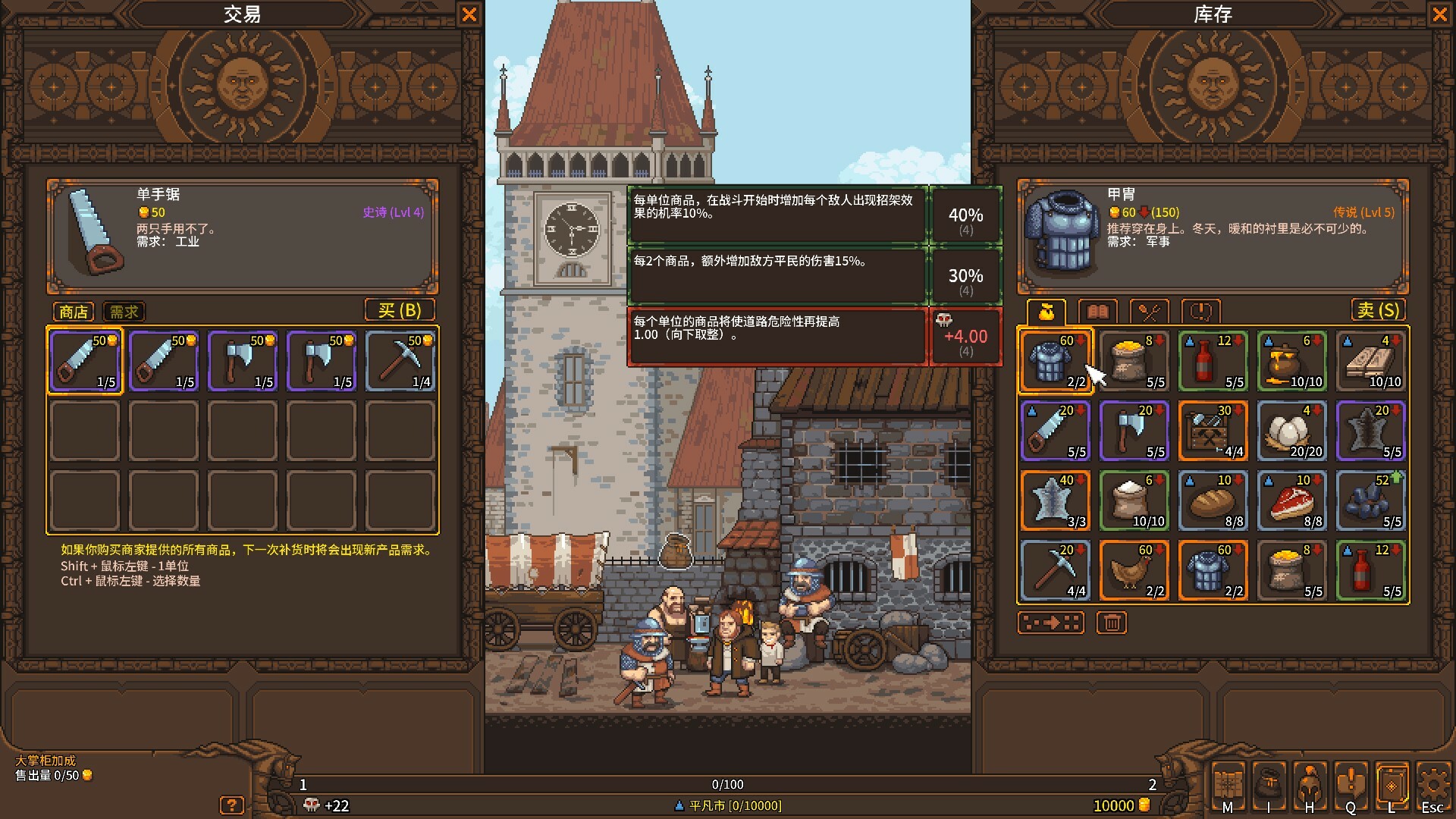1456x819 pixels.
Task: Open the utensils tab in inventory
Action: [x=1149, y=312]
